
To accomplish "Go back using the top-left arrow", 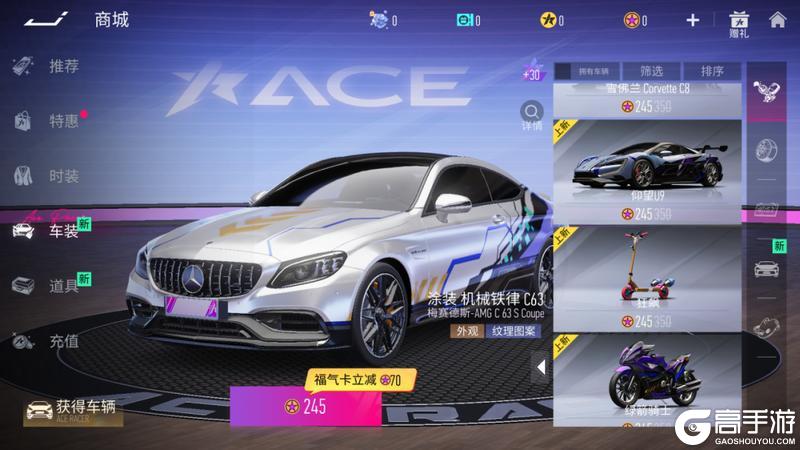I will (x=48, y=19).
